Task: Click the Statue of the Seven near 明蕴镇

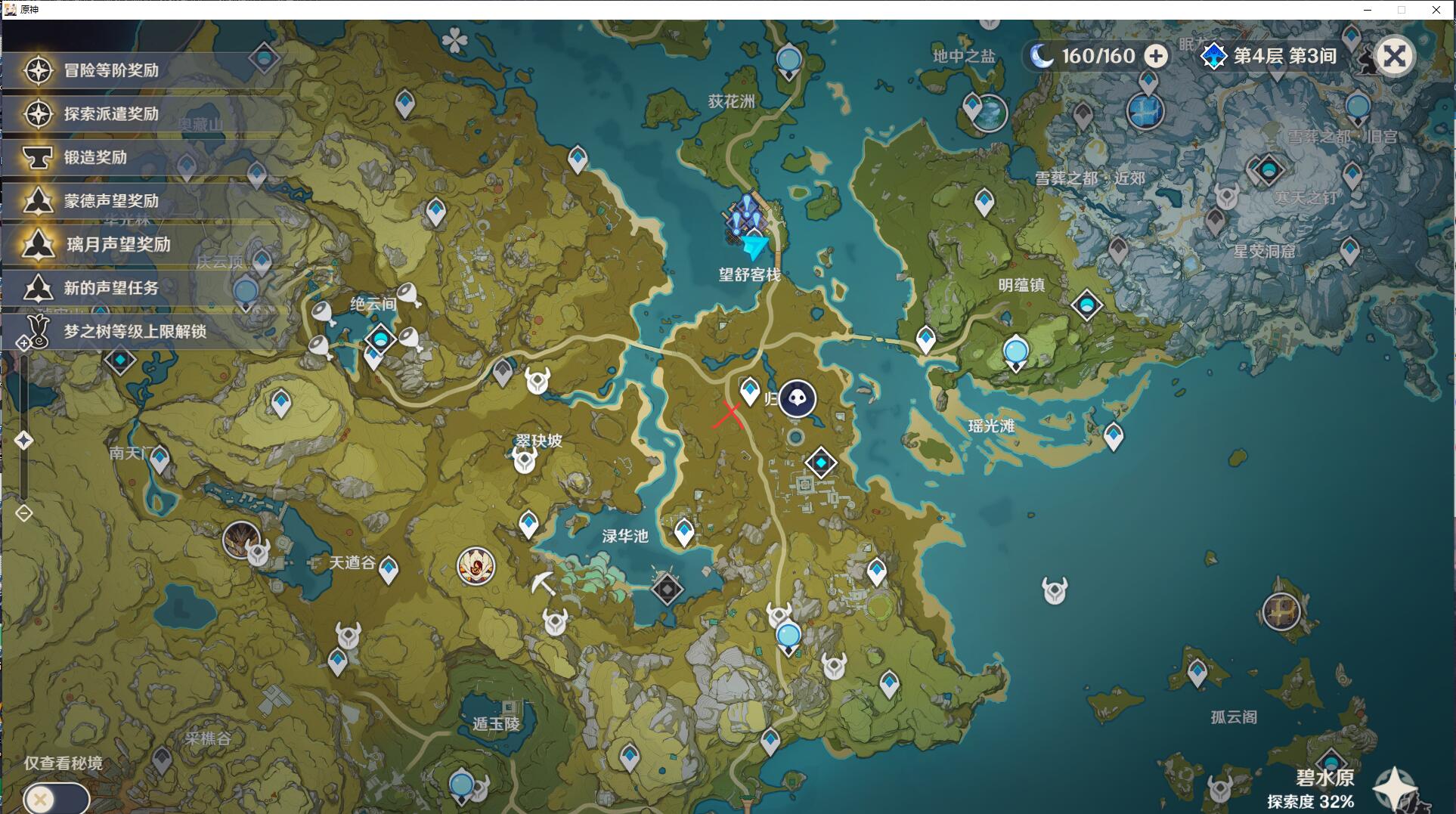Action: click(x=1015, y=350)
